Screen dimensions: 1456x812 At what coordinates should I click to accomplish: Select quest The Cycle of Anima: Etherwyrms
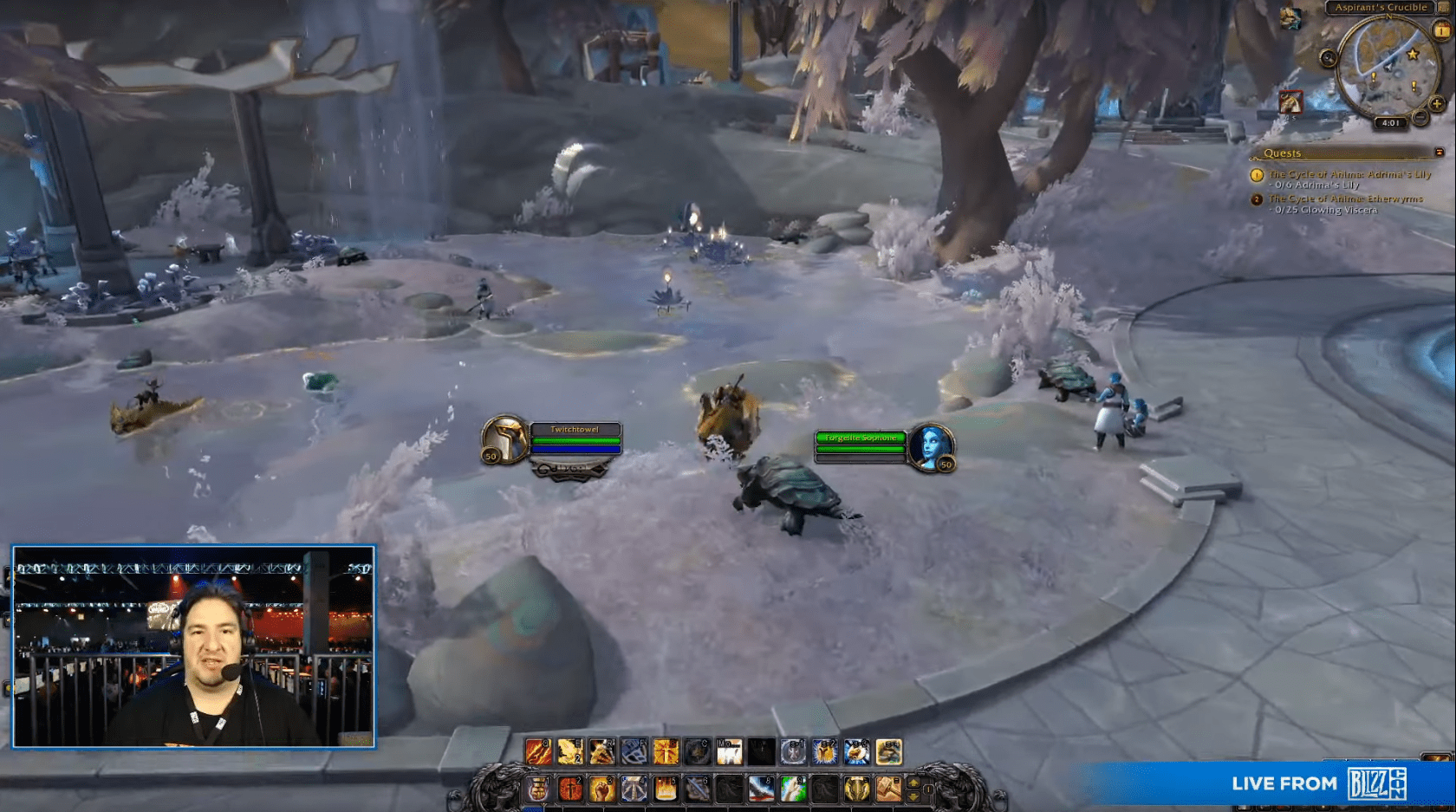click(1347, 198)
